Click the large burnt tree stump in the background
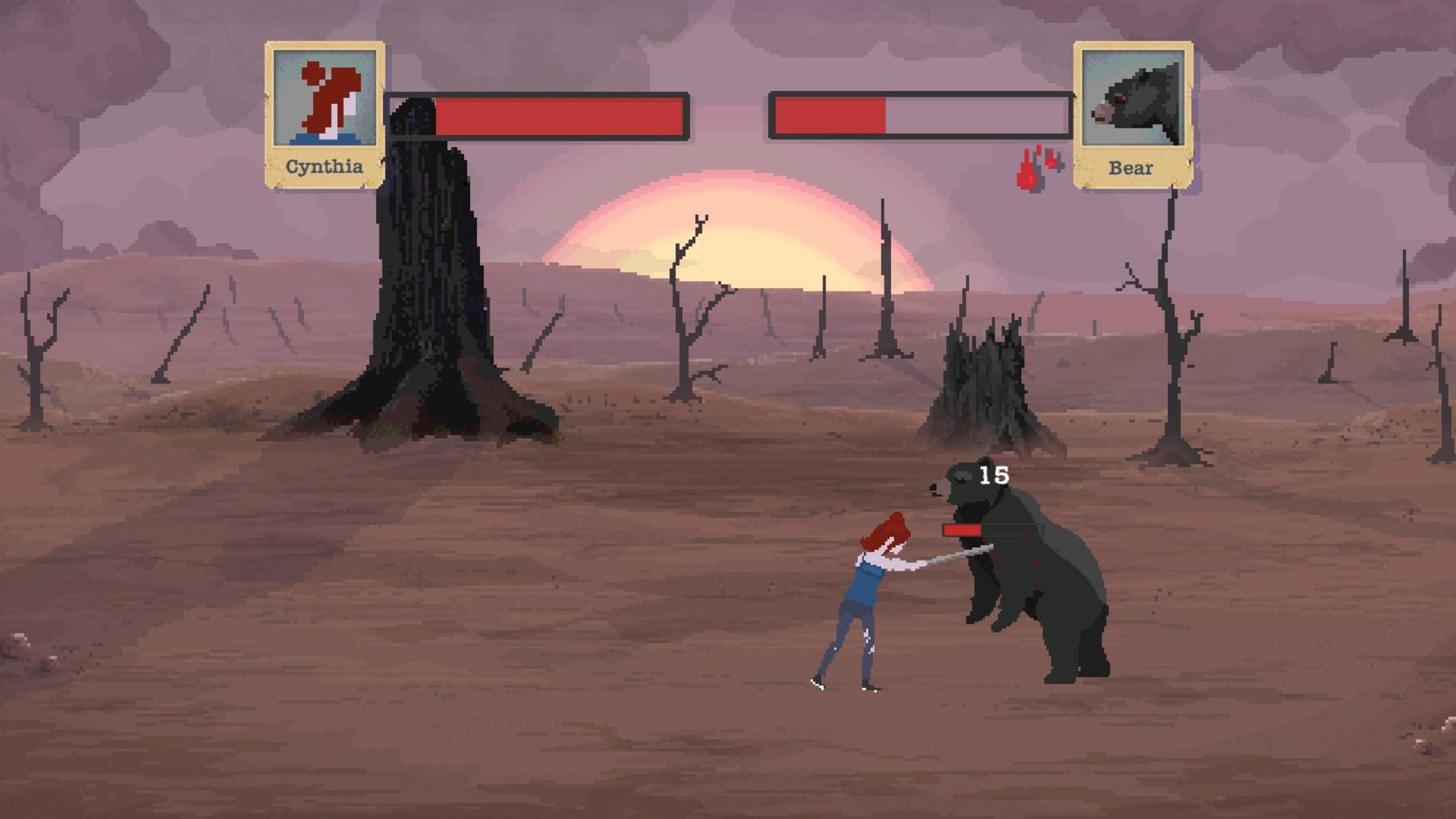The image size is (1456, 819). click(425, 303)
